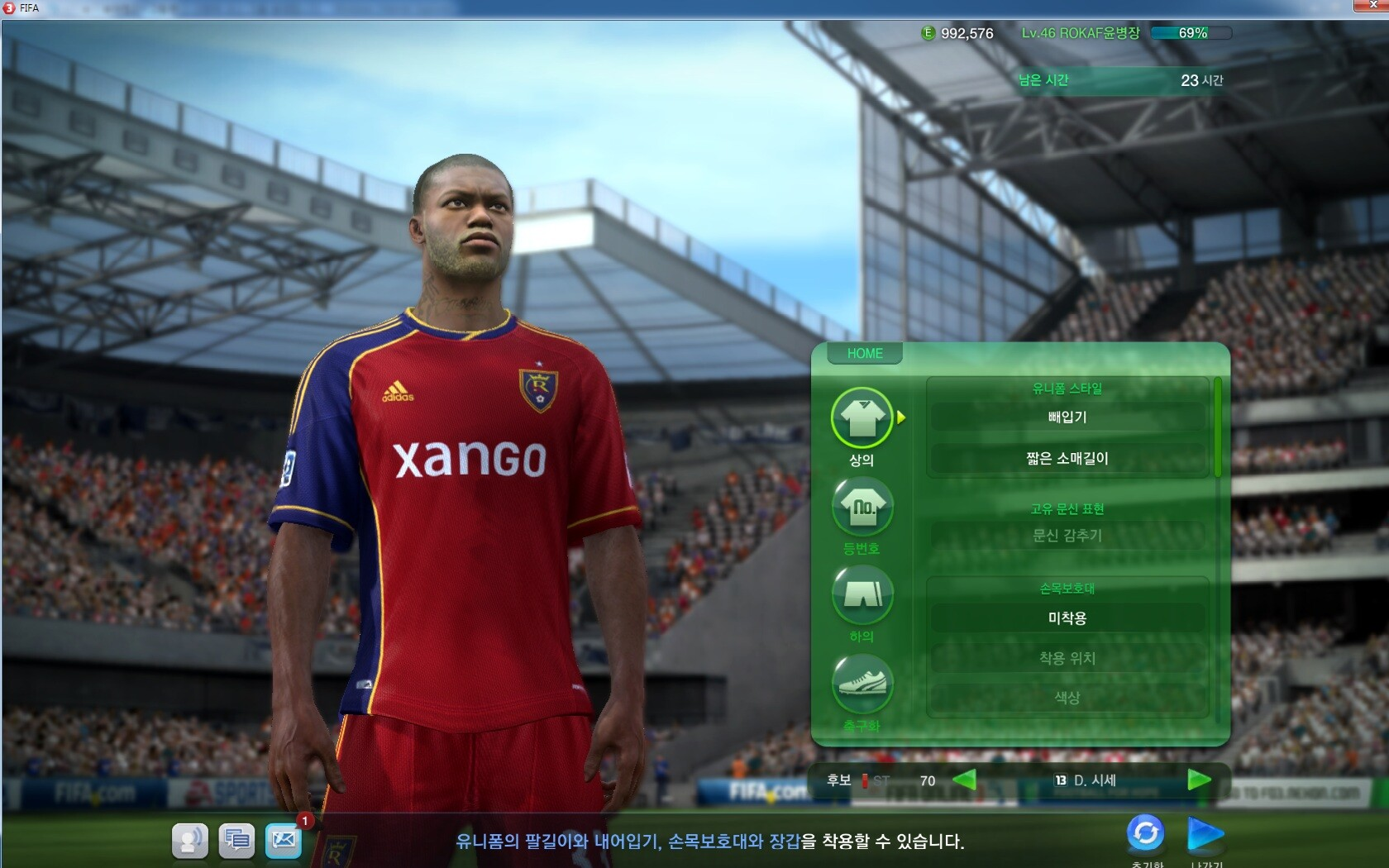Open the friends profile silhouette icon
The image size is (1389, 868).
pos(190,841)
